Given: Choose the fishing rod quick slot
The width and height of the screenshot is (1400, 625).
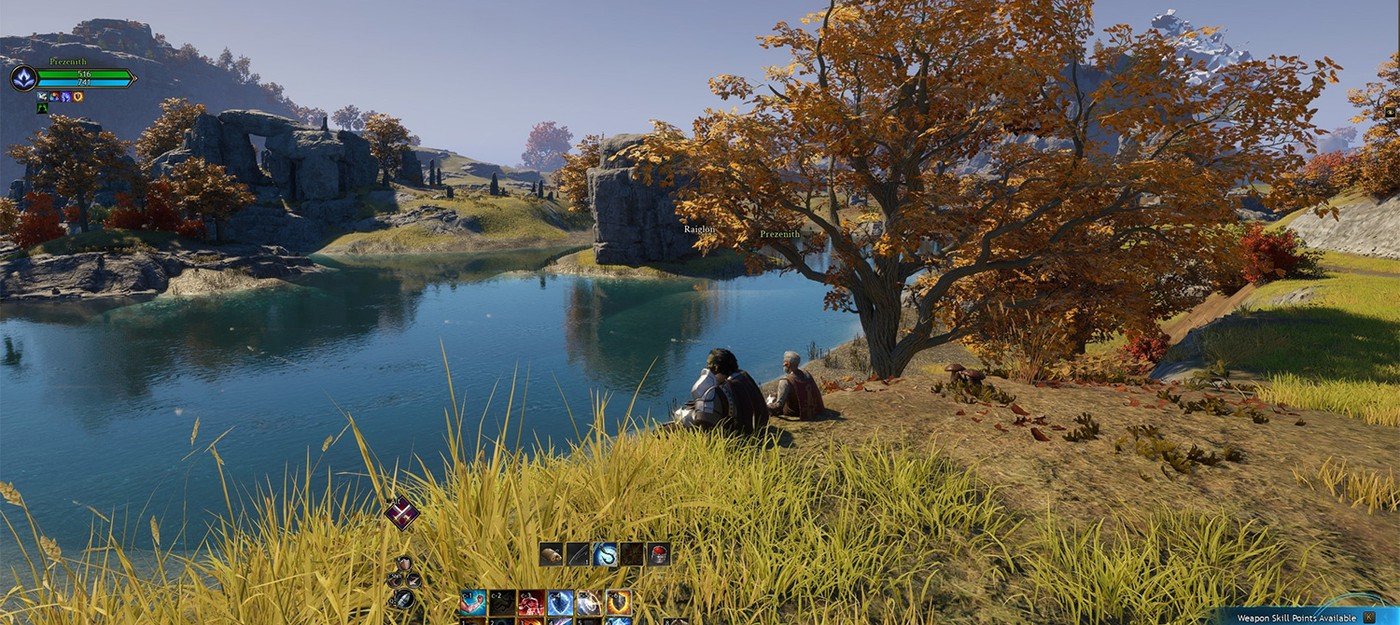Looking at the screenshot, I should [x=578, y=554].
